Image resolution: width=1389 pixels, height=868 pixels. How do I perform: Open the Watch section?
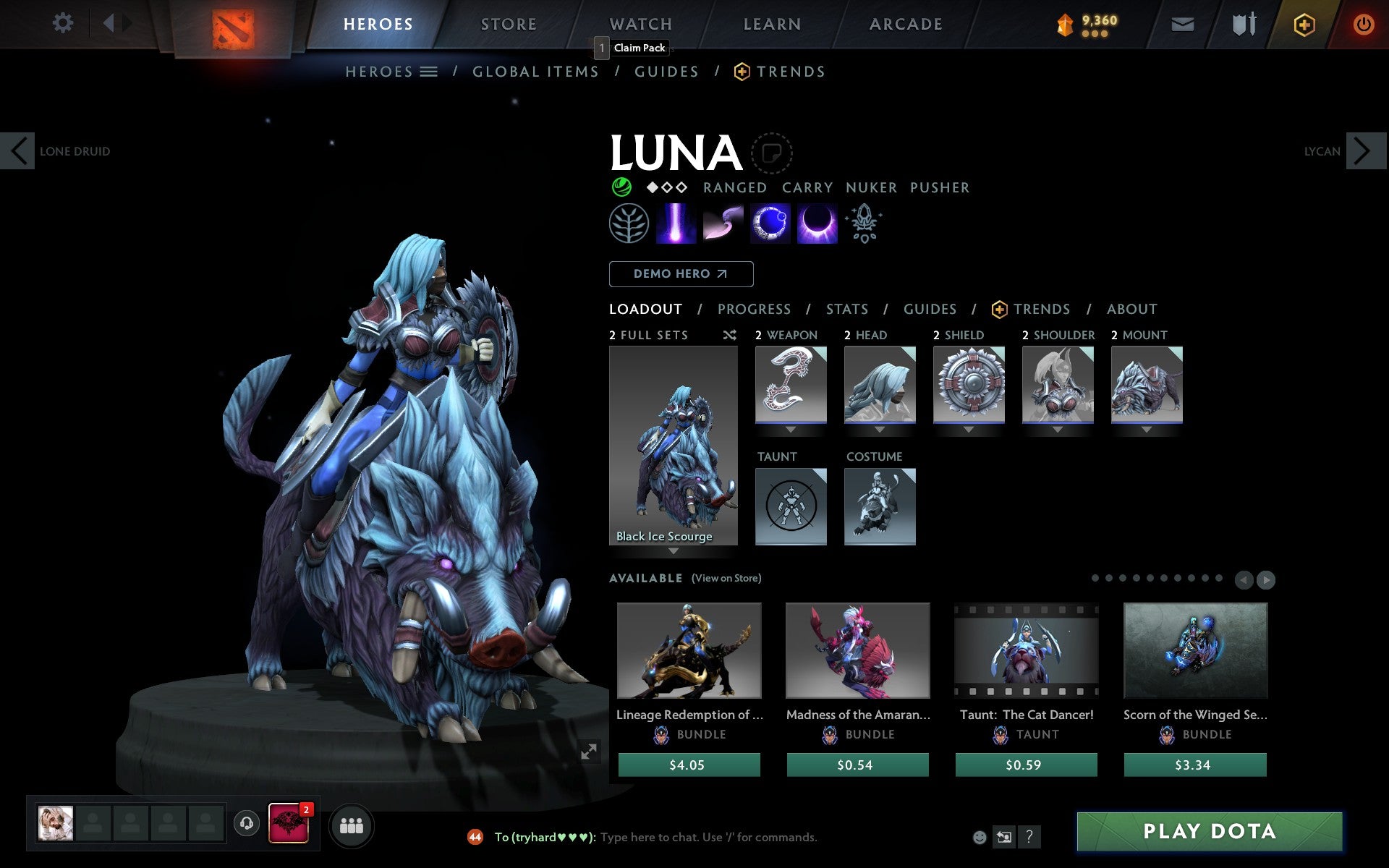641,24
